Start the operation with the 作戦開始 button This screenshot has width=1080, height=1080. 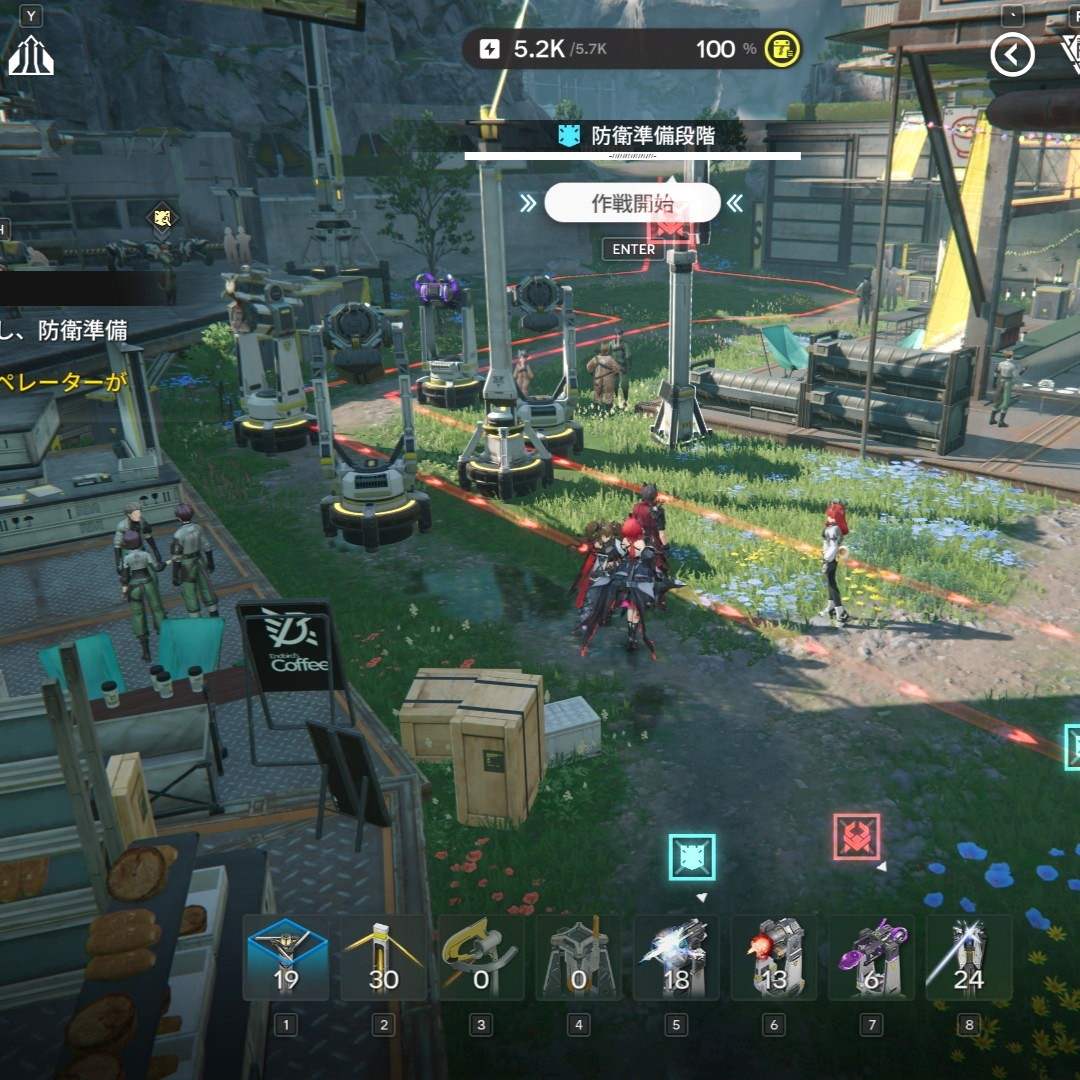[x=632, y=204]
